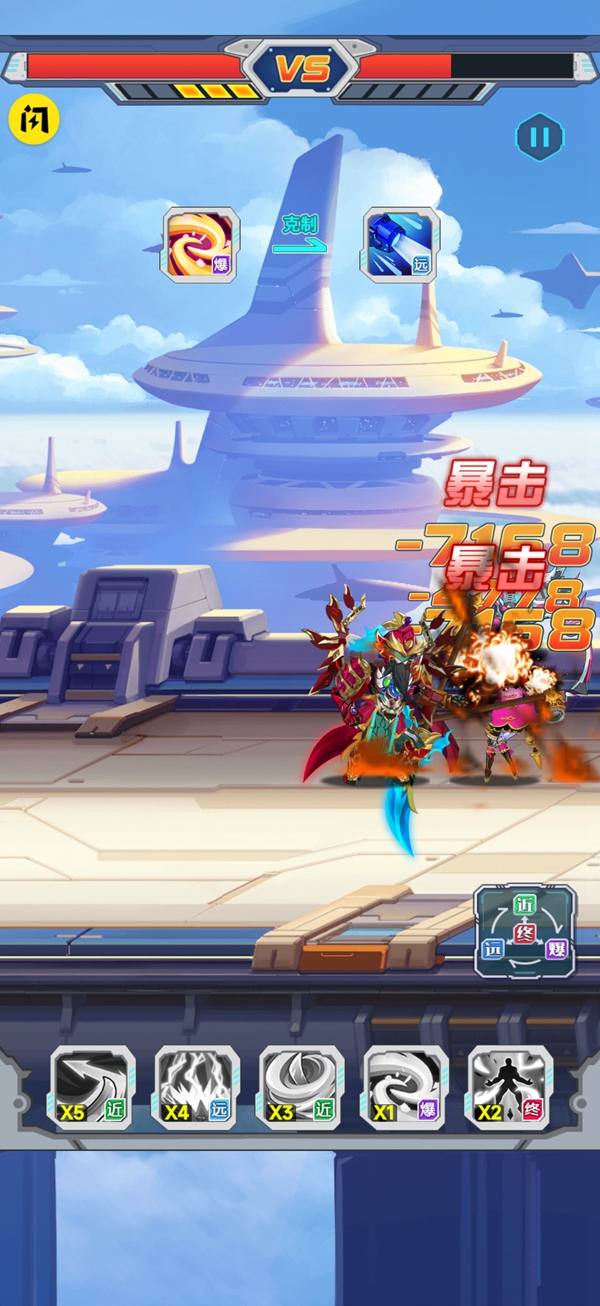Inspect the orange burst skill icon
This screenshot has width=600, height=1306.
click(x=201, y=245)
